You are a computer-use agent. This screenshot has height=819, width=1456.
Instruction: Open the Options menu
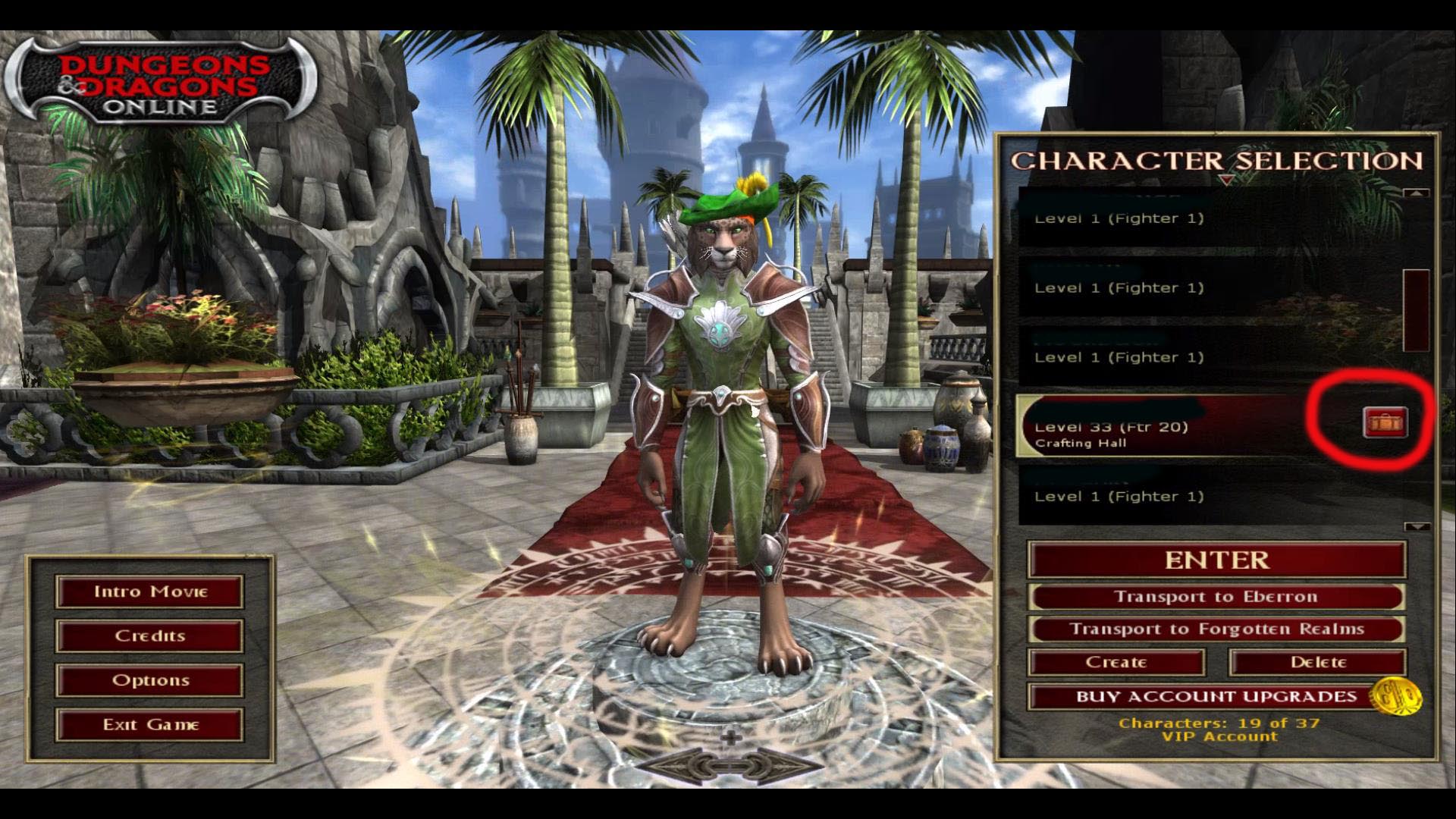(149, 680)
